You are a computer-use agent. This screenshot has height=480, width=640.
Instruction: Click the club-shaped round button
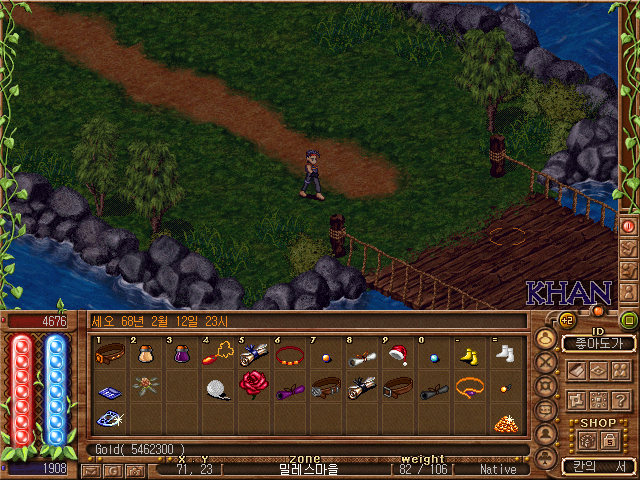pyautogui.click(x=545, y=457)
